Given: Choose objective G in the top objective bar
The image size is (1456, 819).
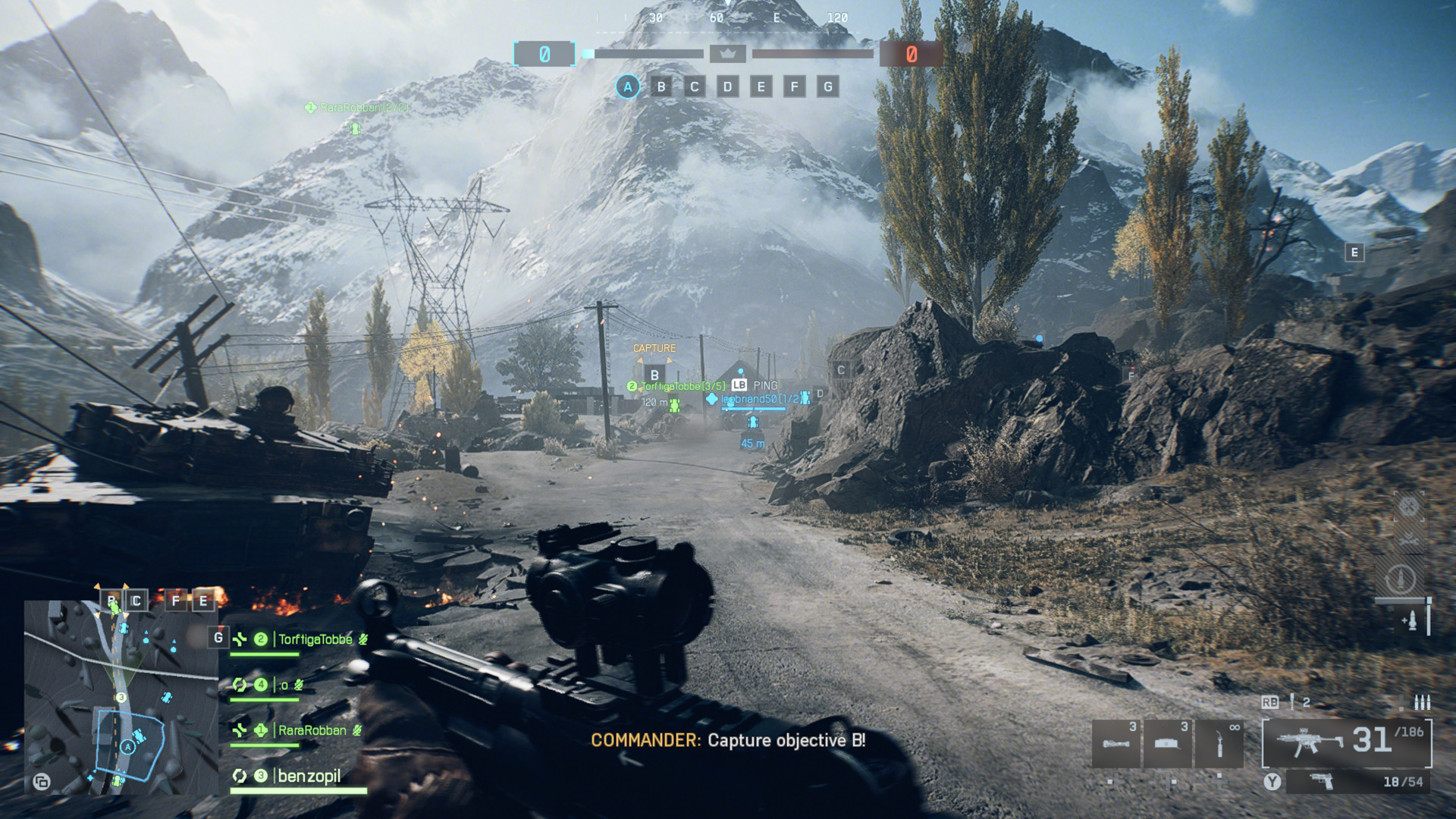Looking at the screenshot, I should click(827, 87).
